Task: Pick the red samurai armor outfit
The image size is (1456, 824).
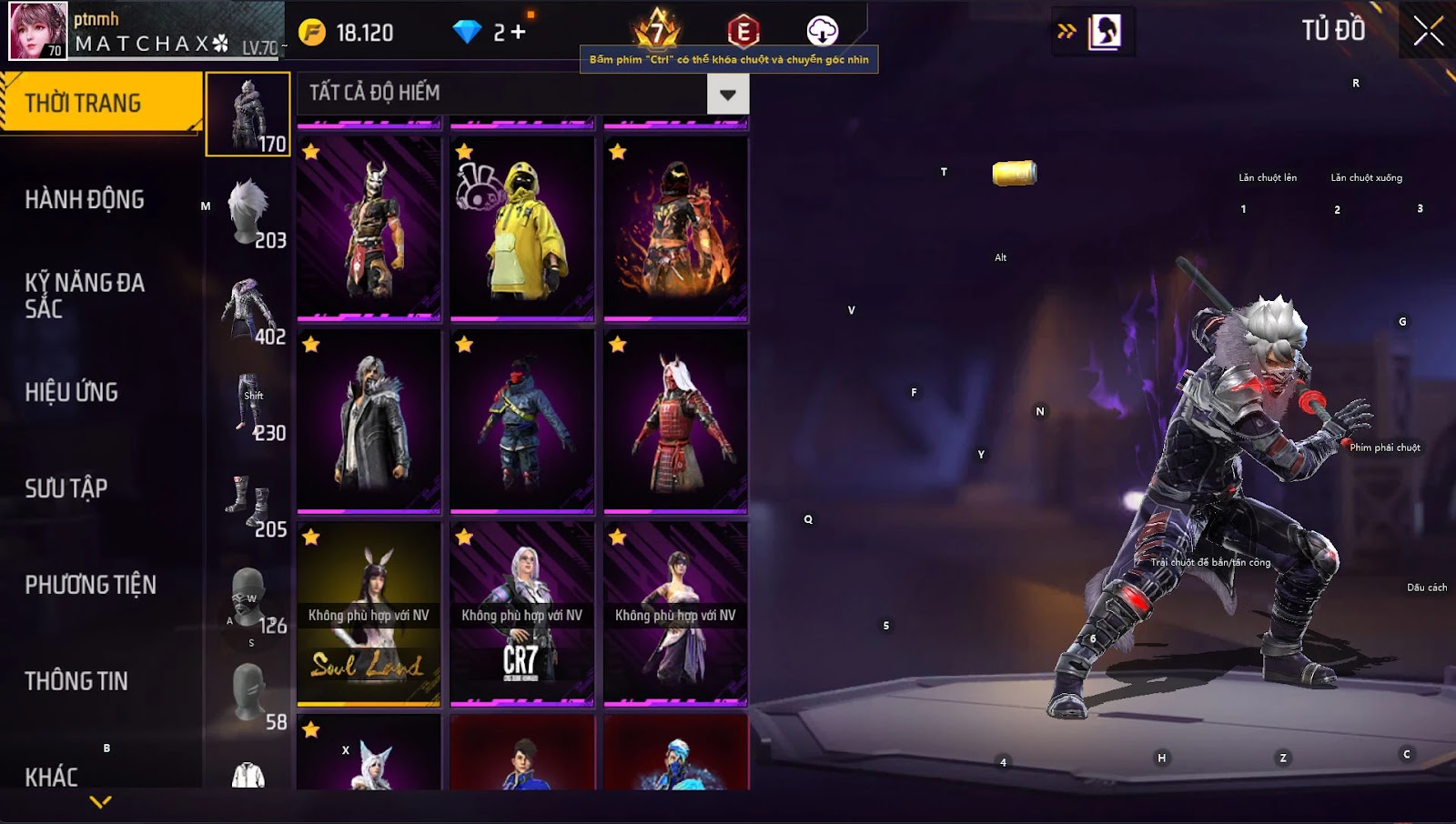Action: pyautogui.click(x=675, y=421)
